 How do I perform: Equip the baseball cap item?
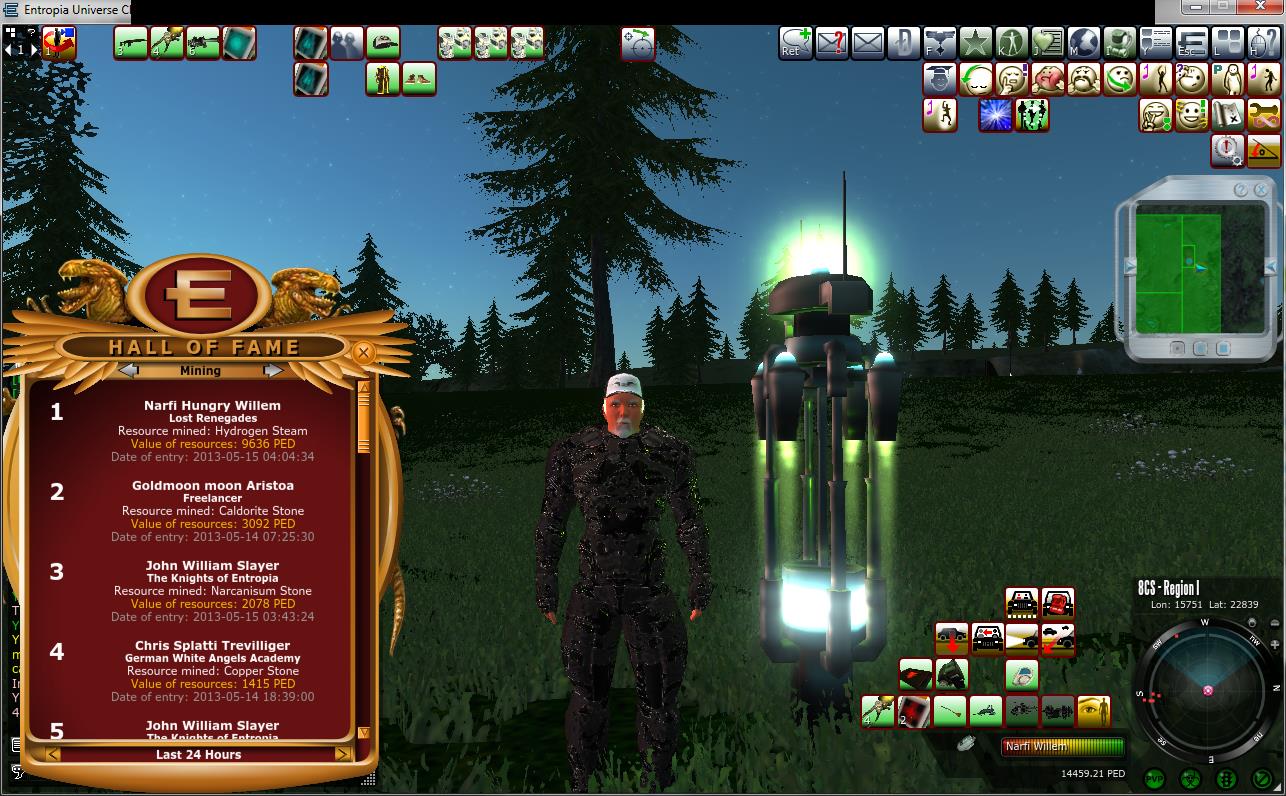pos(383,43)
